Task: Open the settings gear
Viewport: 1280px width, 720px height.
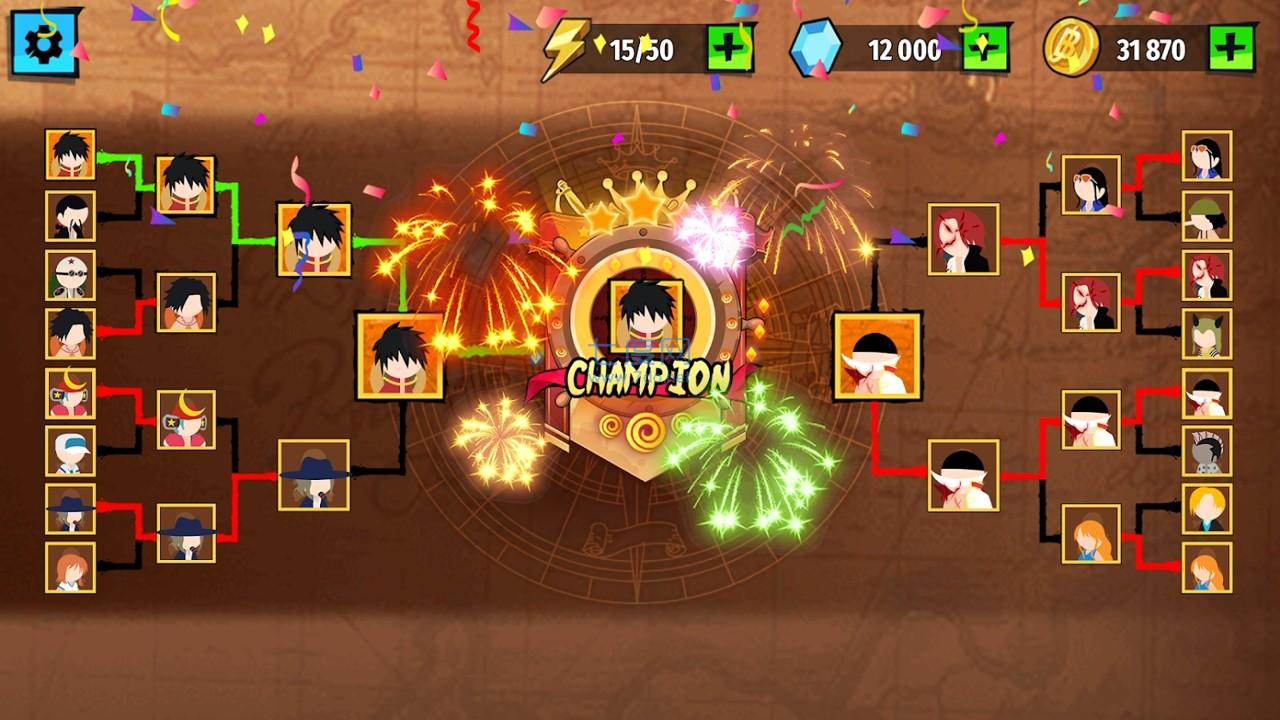Action: click(x=45, y=42)
